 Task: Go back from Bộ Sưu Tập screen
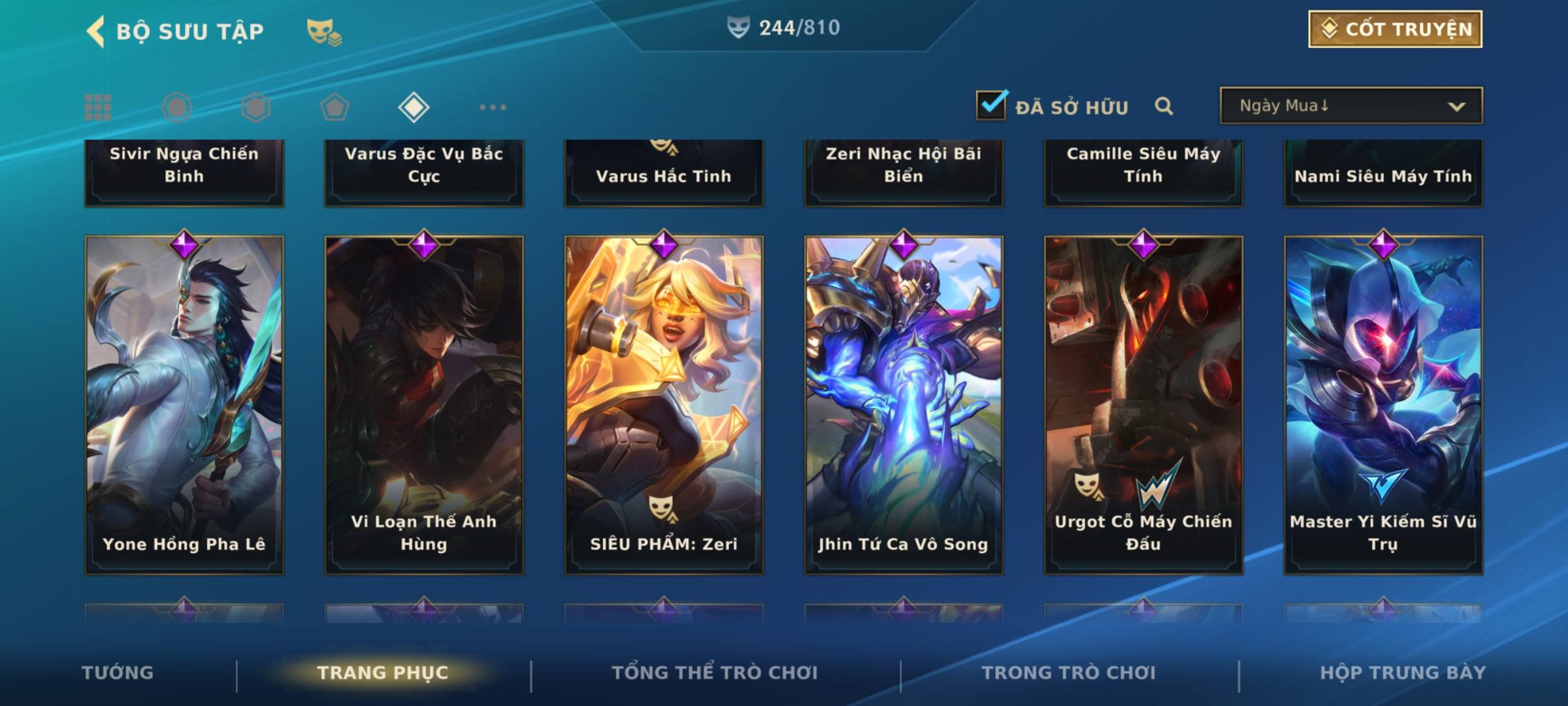[x=97, y=31]
